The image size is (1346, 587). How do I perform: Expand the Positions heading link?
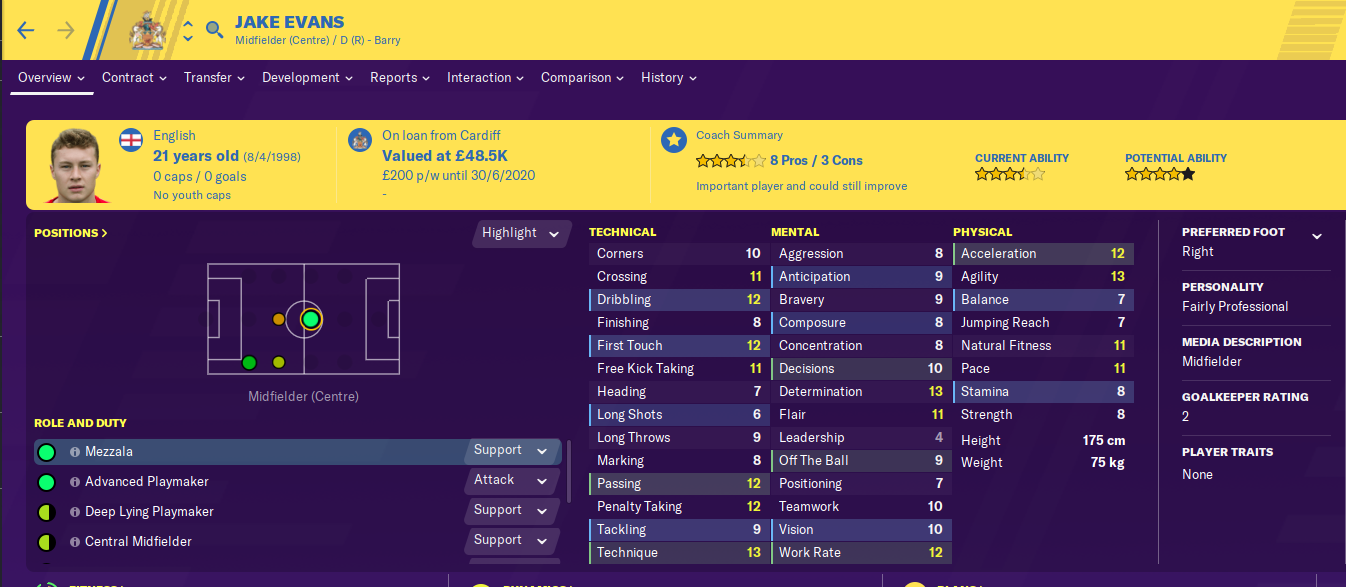pos(71,233)
